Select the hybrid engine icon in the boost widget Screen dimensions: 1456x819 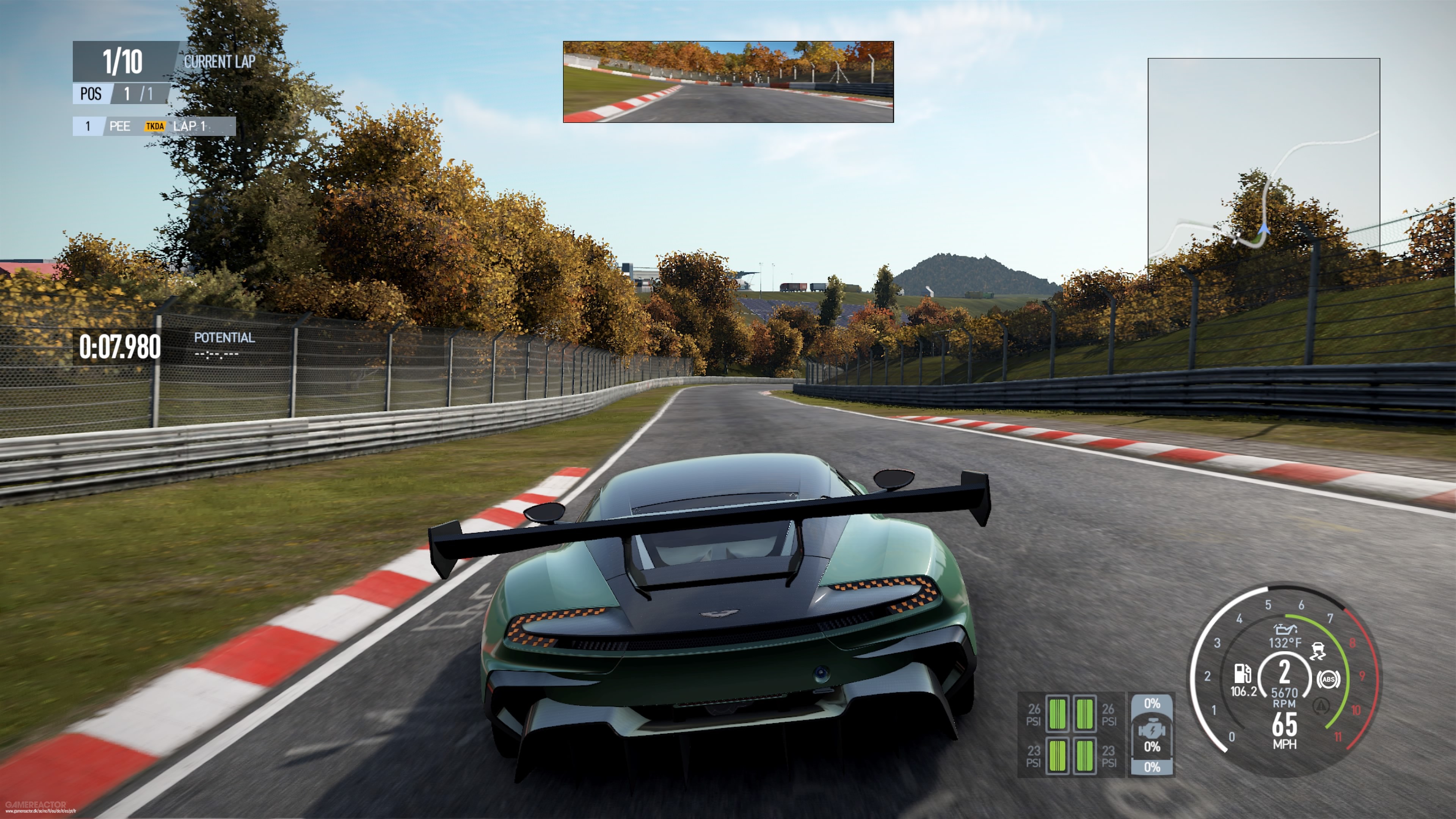point(1152,729)
